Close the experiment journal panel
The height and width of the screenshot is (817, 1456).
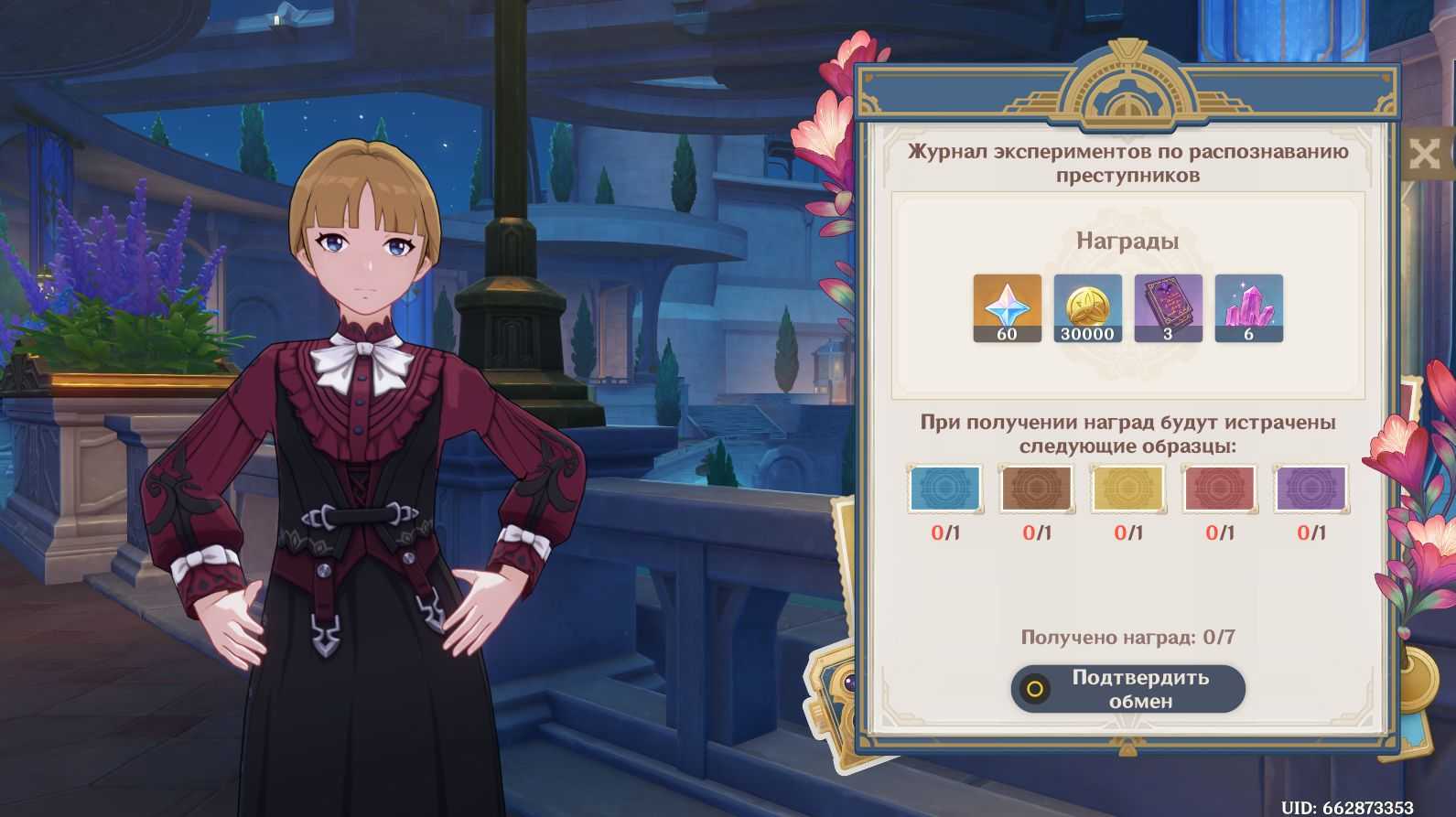[x=1425, y=153]
